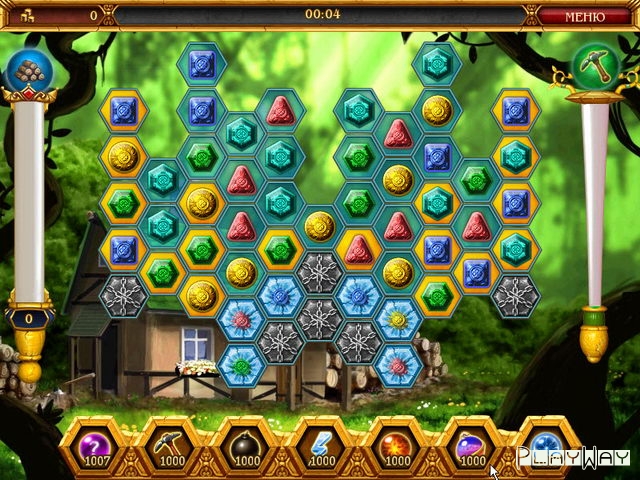Click the hammer orb above the right pillar
The height and width of the screenshot is (480, 640).
click(x=594, y=68)
